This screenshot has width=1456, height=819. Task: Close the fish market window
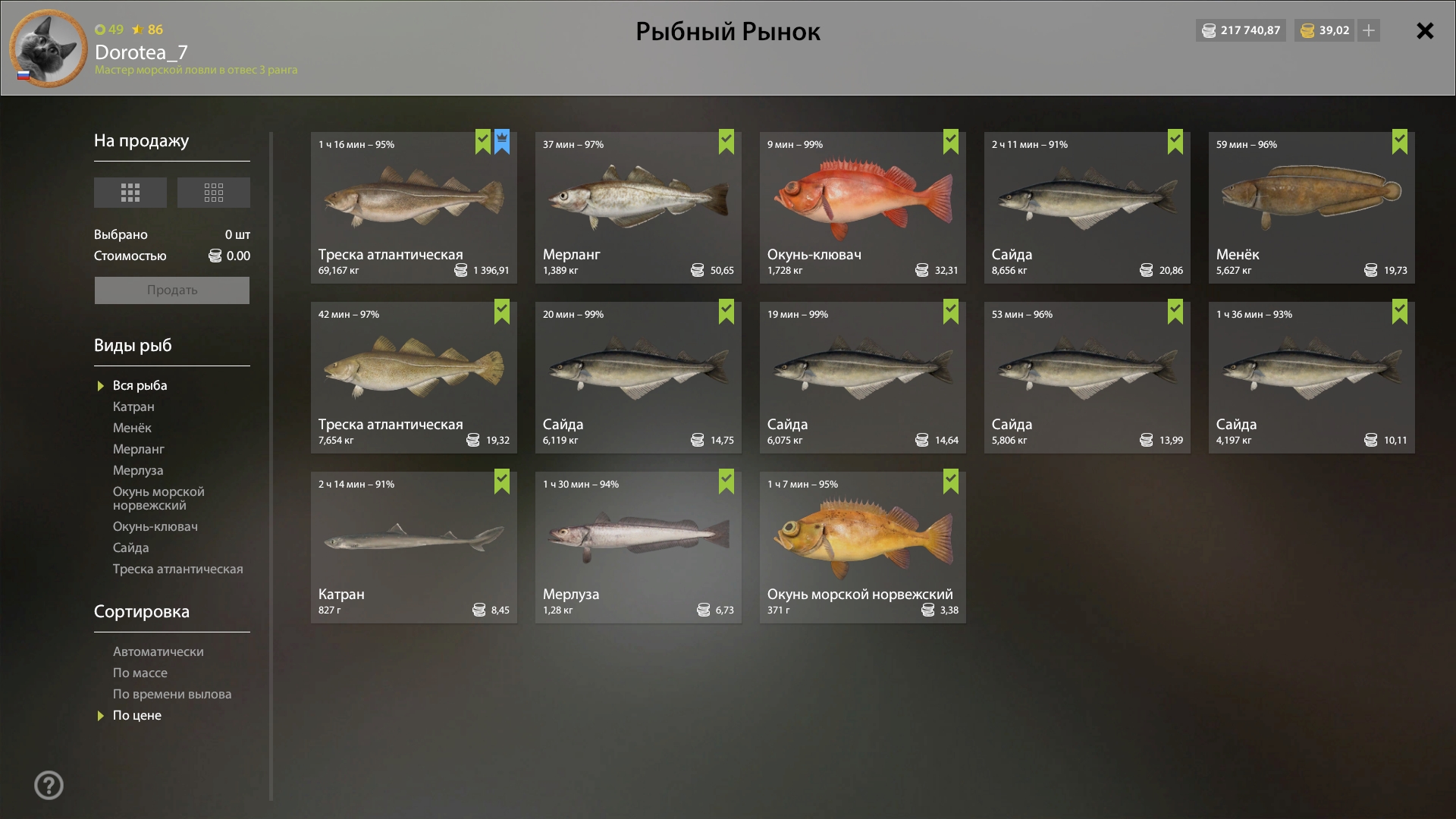pos(1425,31)
